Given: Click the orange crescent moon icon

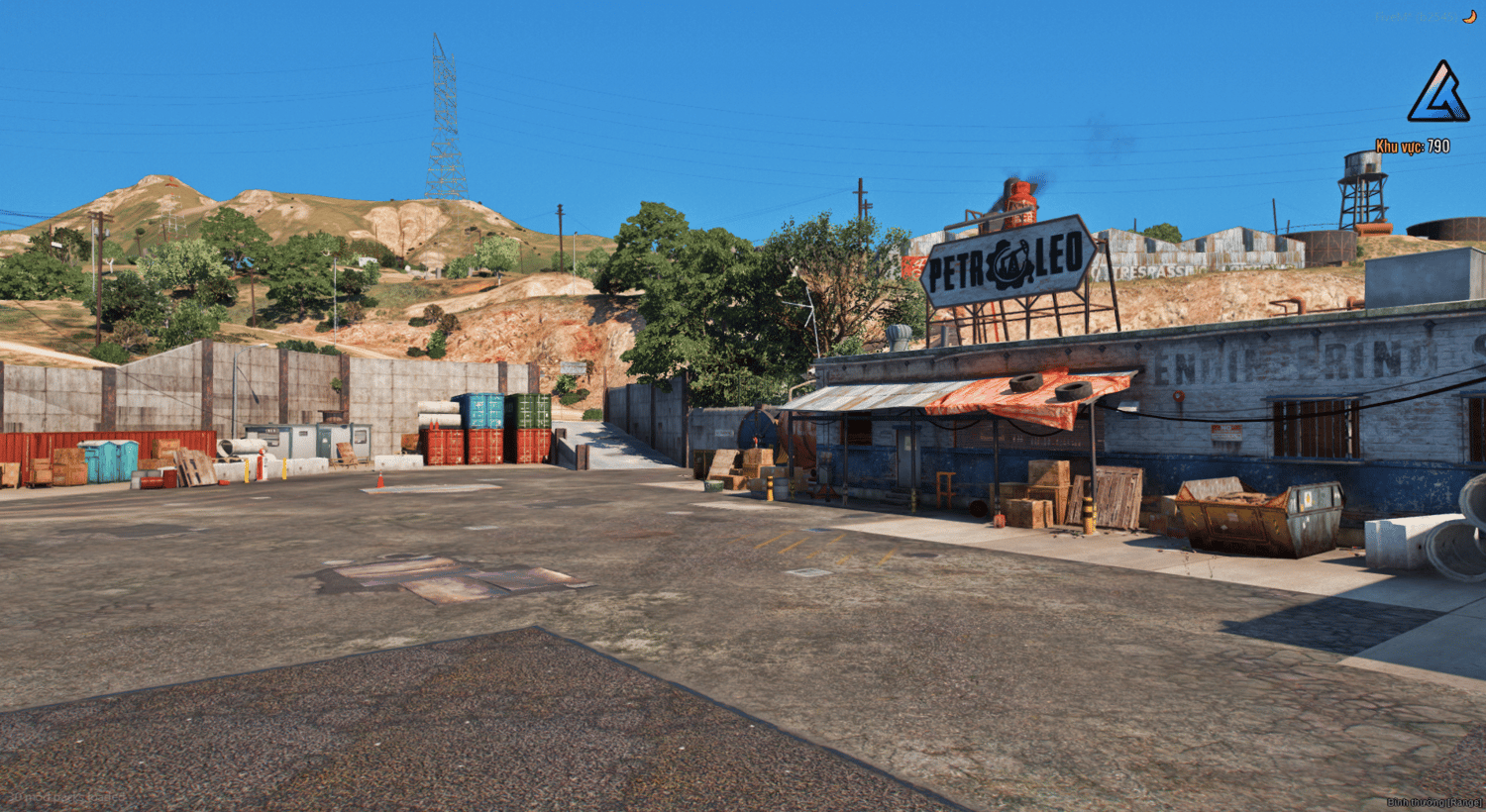Looking at the screenshot, I should [1470, 17].
